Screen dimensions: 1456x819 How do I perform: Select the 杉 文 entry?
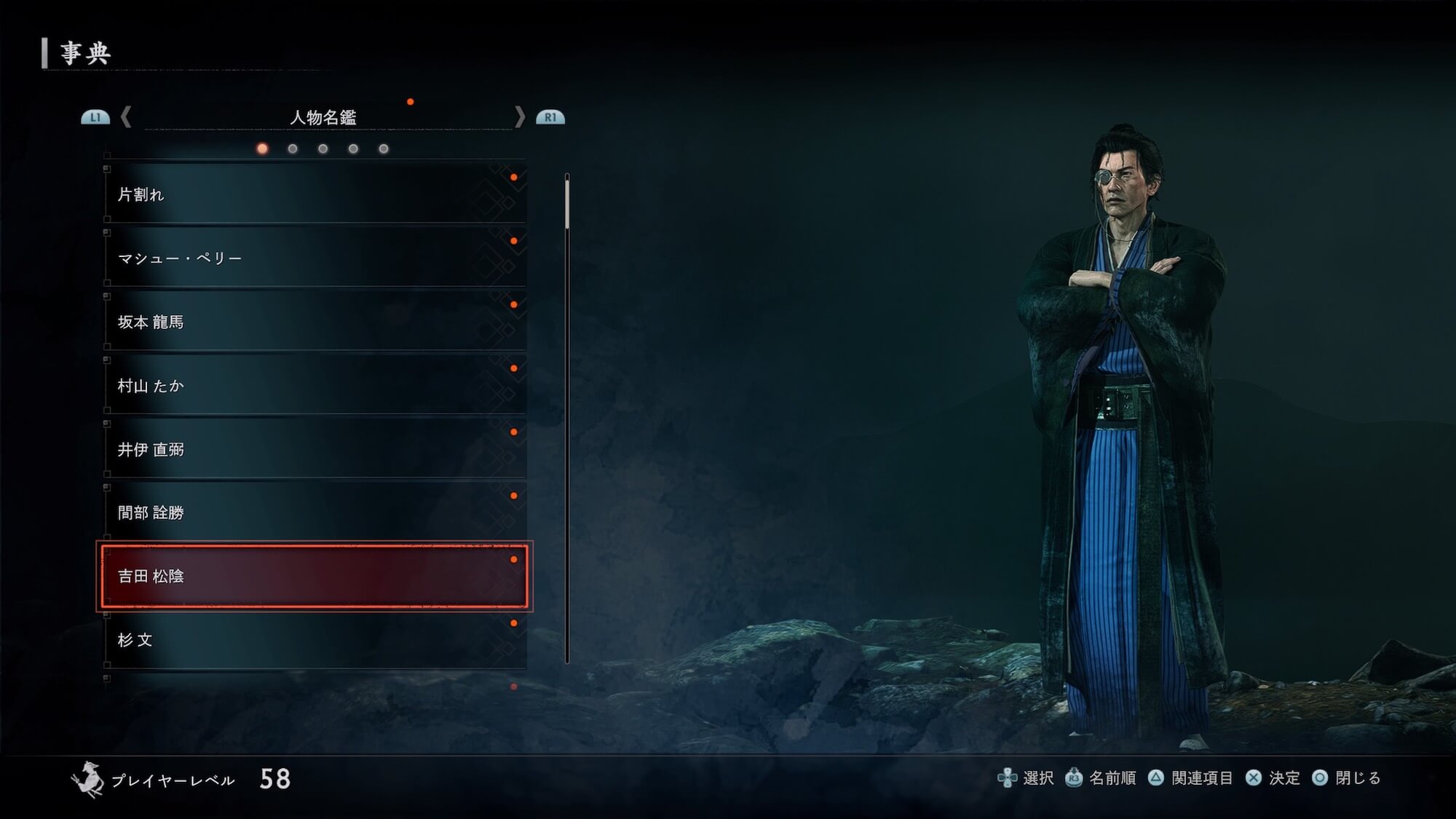[x=314, y=640]
